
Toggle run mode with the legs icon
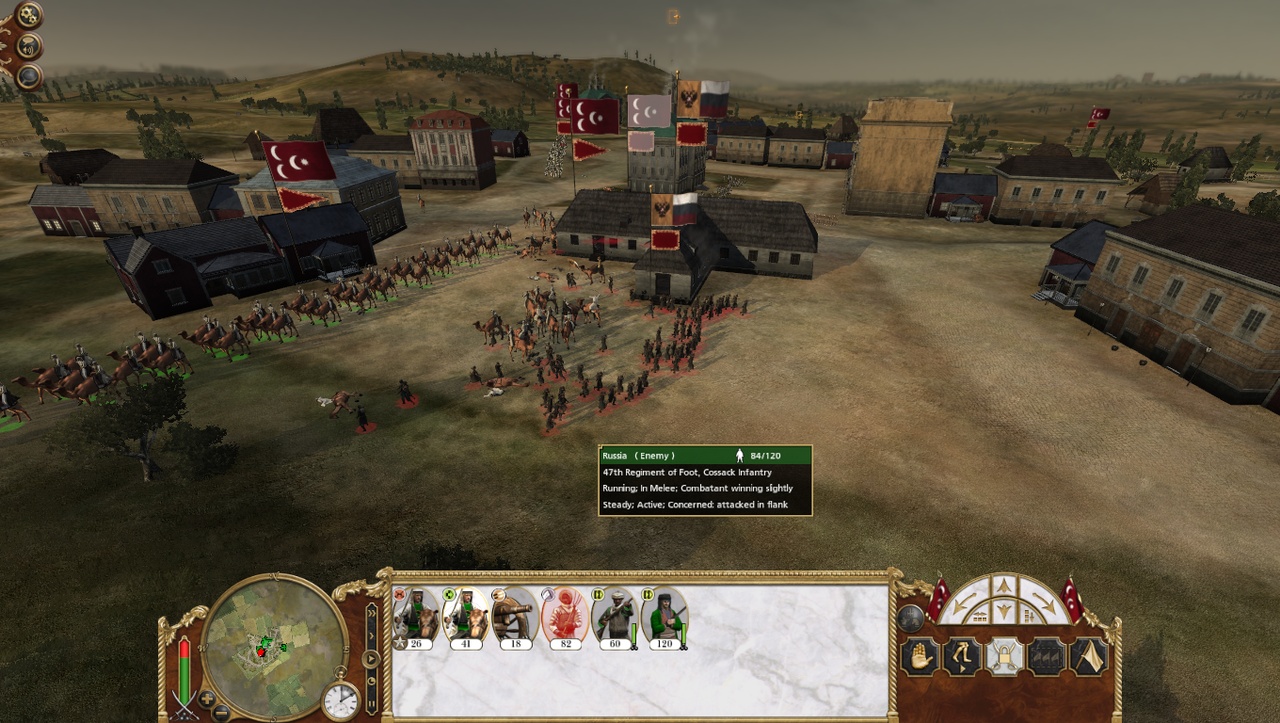(x=962, y=657)
